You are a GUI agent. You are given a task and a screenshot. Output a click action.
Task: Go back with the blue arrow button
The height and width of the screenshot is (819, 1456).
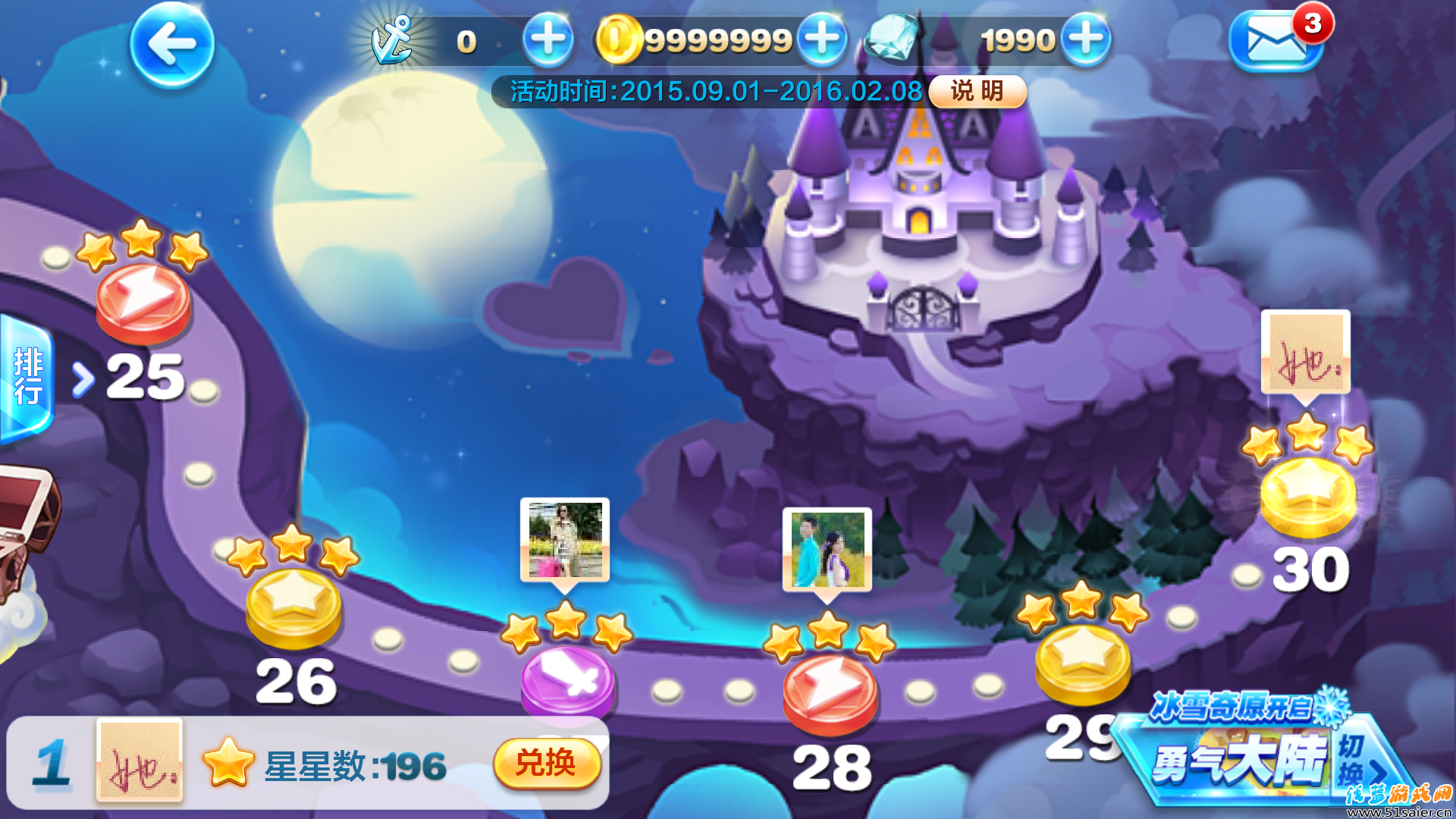click(172, 45)
